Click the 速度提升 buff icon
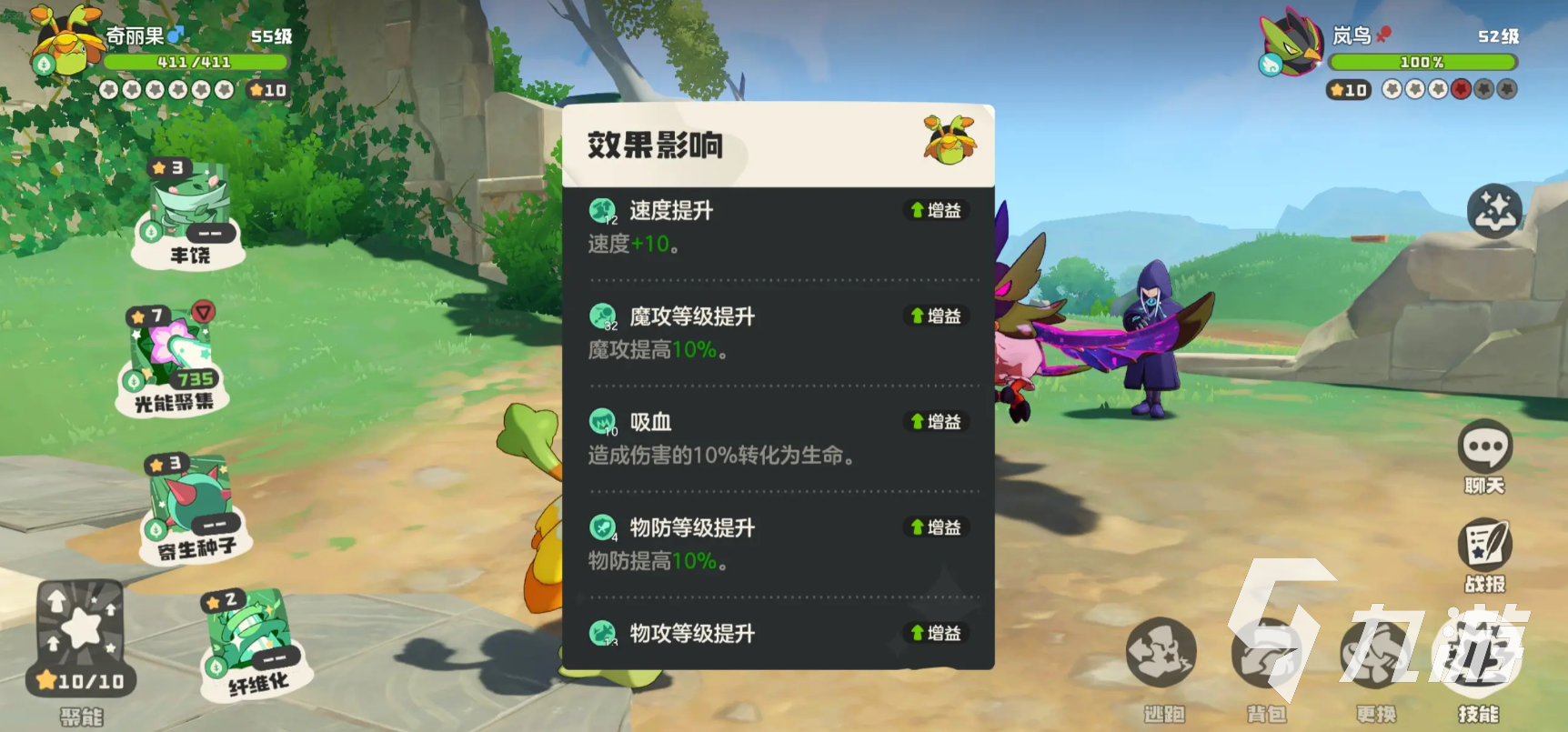The width and height of the screenshot is (1568, 732). coord(601,210)
